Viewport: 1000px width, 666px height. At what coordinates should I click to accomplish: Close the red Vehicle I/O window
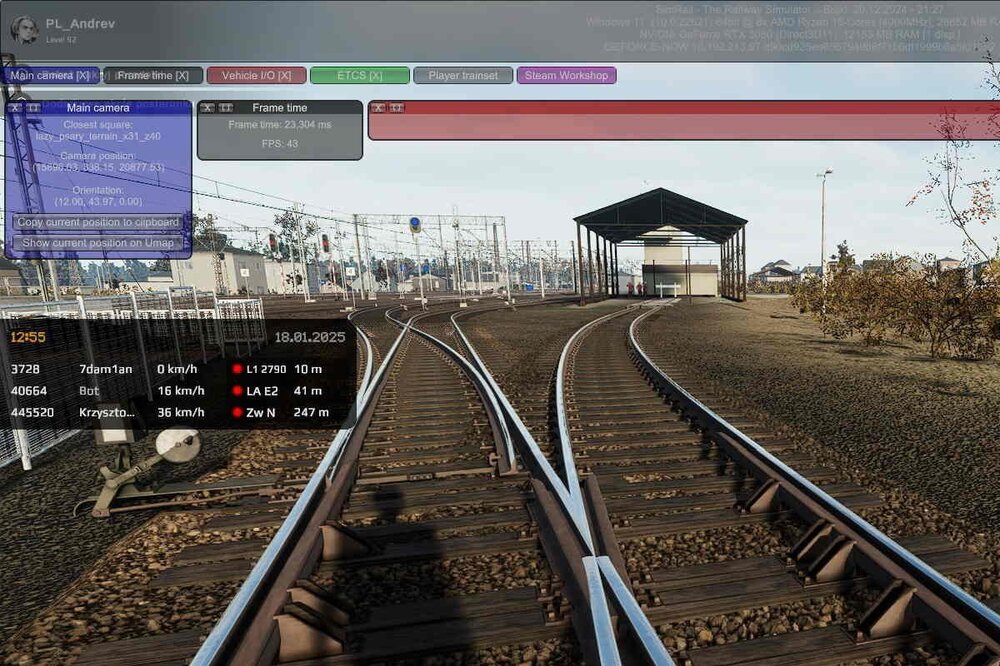(x=379, y=108)
